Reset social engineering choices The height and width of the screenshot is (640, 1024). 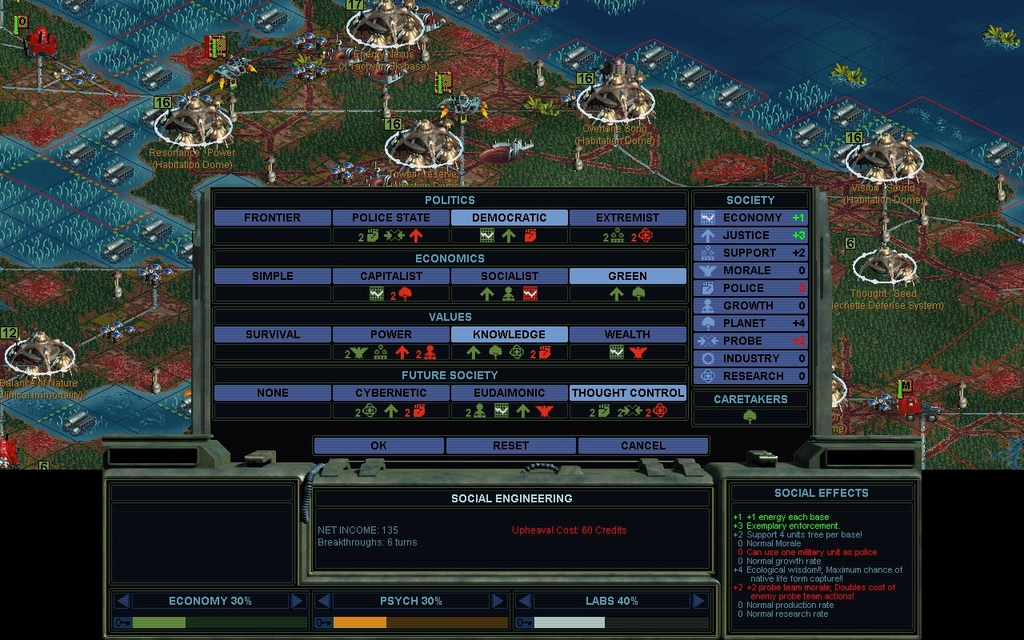coord(510,445)
